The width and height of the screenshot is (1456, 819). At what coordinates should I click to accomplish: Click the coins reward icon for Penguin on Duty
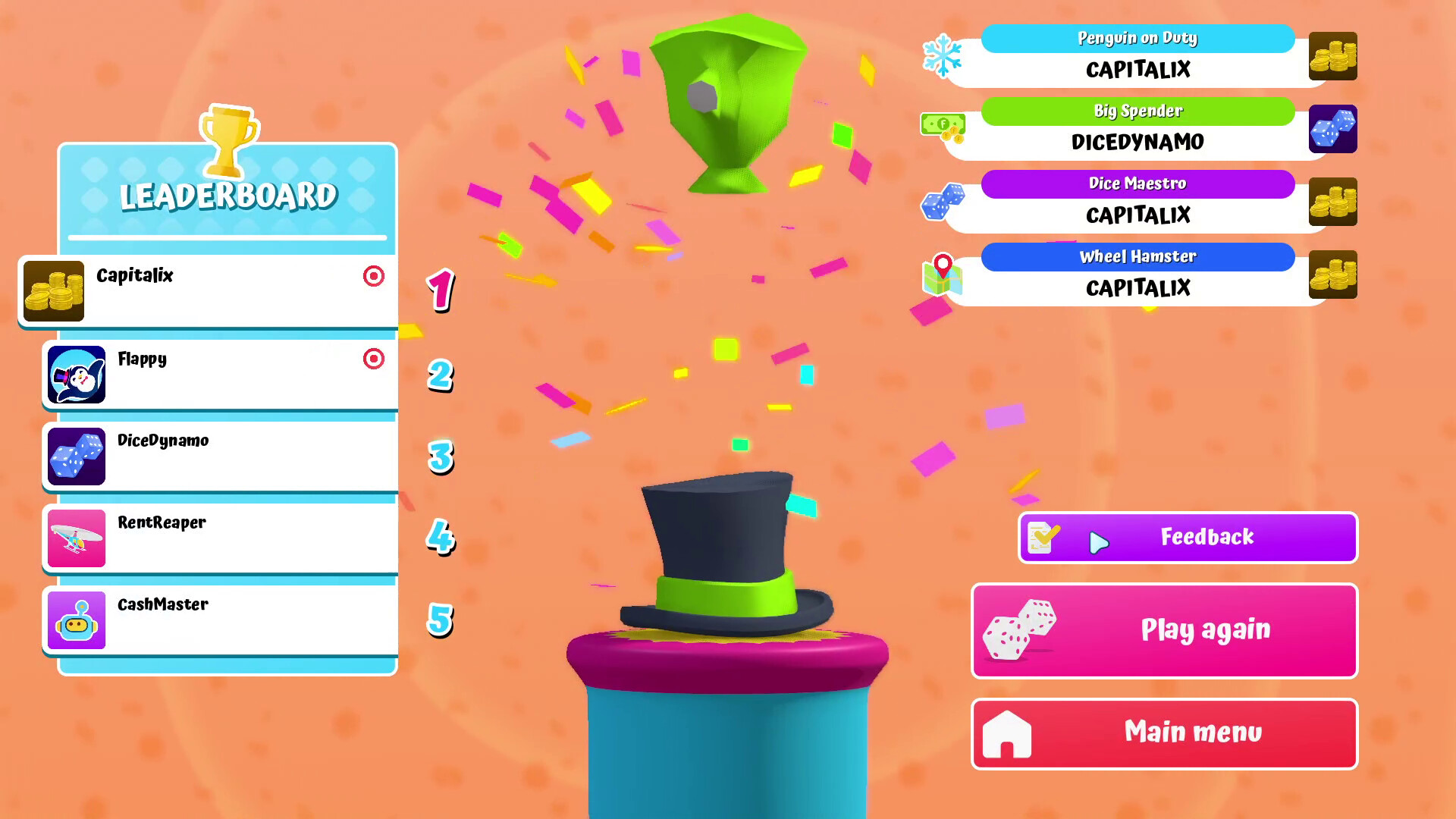[1335, 57]
